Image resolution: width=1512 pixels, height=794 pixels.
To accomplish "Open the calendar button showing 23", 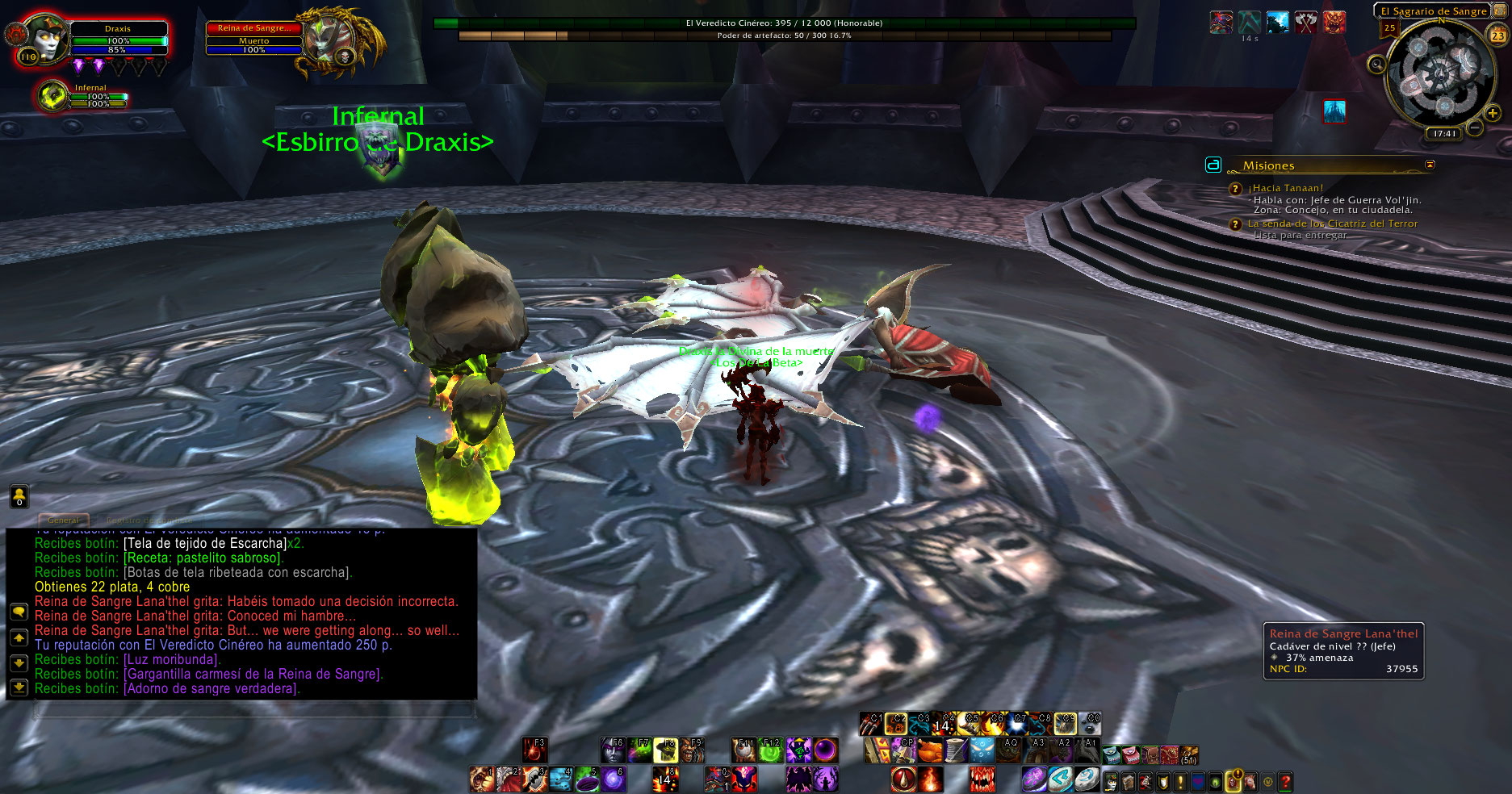I will [1497, 35].
